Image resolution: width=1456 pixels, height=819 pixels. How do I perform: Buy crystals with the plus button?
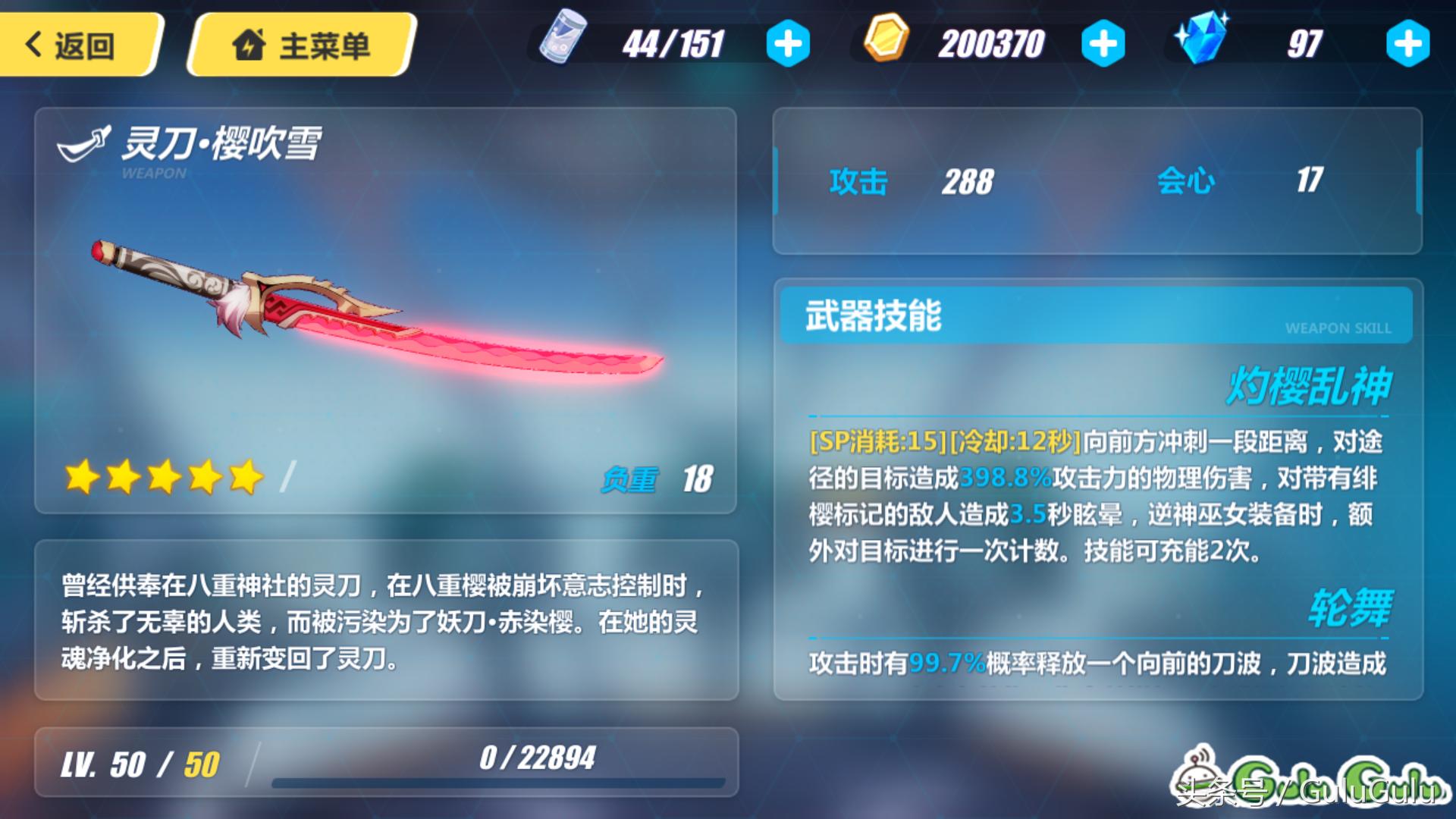1407,44
